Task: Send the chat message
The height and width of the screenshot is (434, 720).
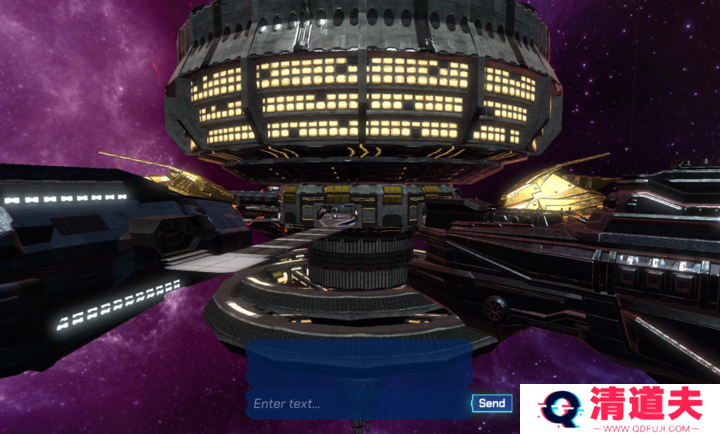Action: (492, 404)
